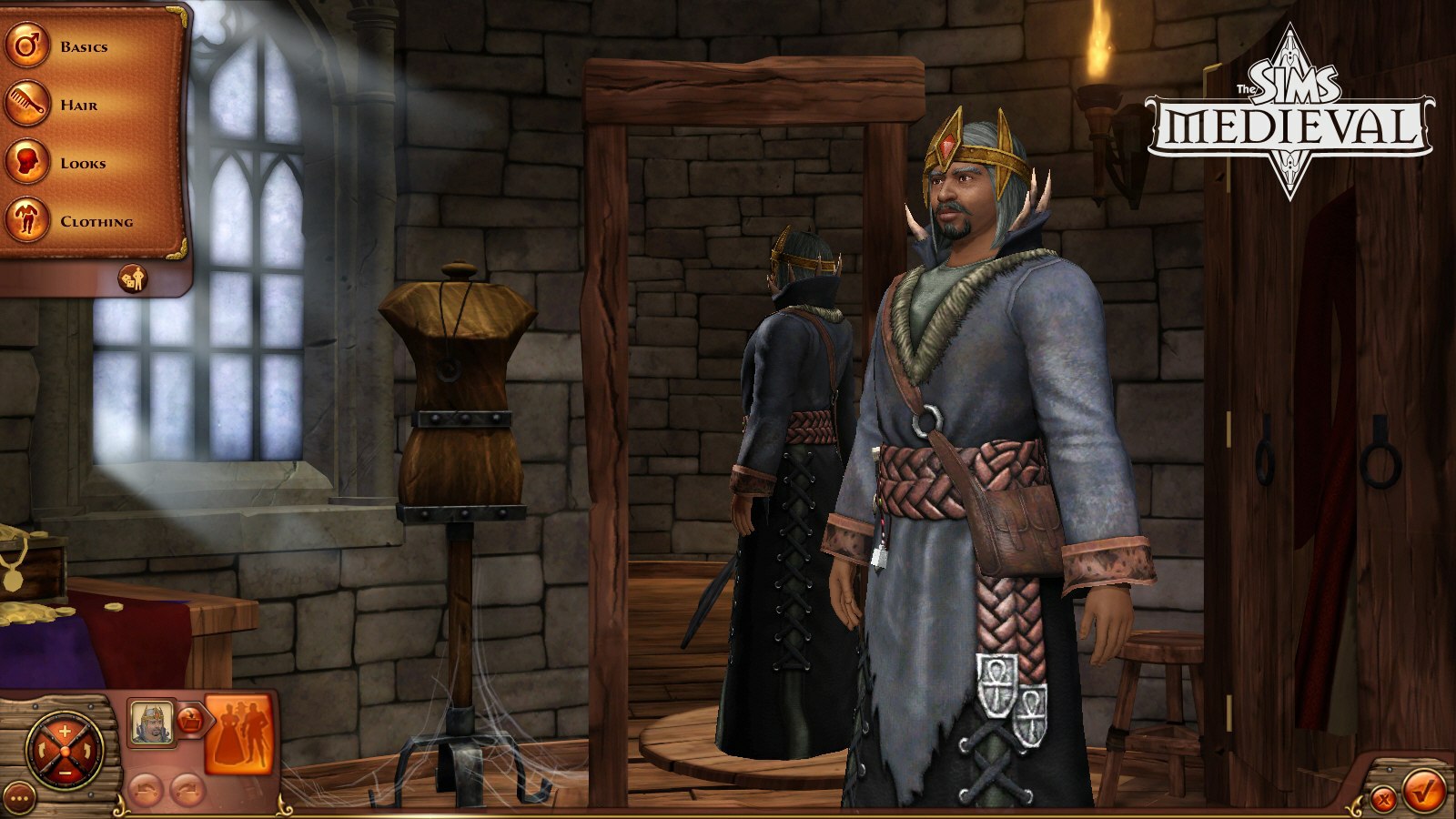Viewport: 1456px width, 819px height.
Task: Open the Looks panel using the head icon
Action: pos(27,163)
